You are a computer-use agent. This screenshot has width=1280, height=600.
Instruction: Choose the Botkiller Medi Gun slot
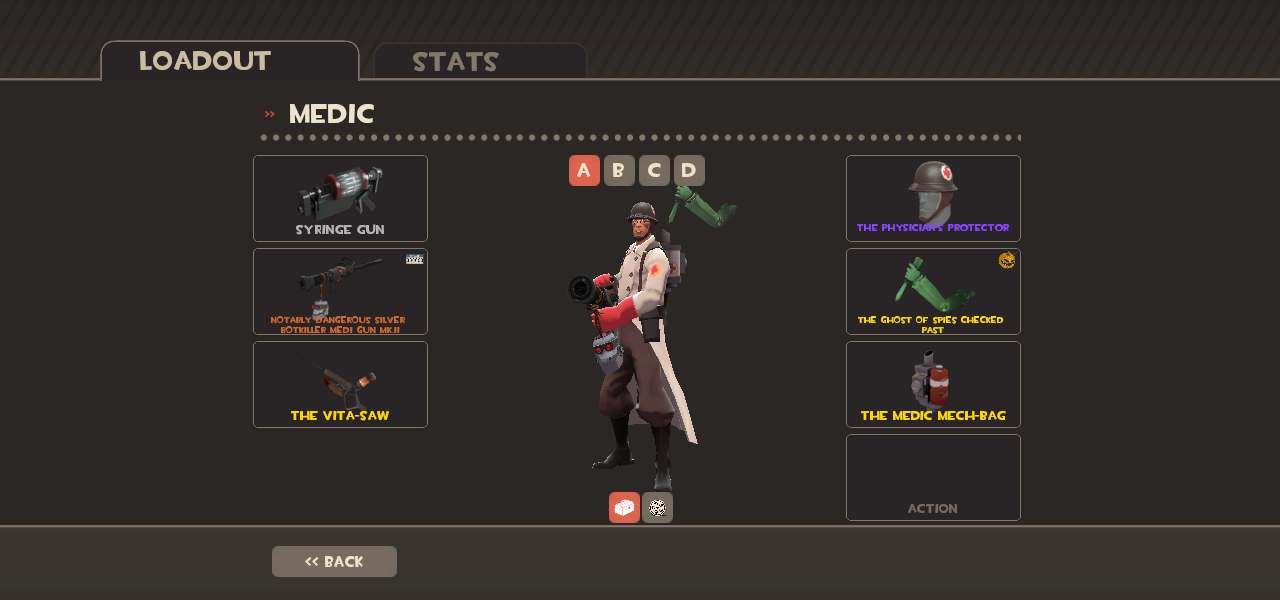point(340,291)
